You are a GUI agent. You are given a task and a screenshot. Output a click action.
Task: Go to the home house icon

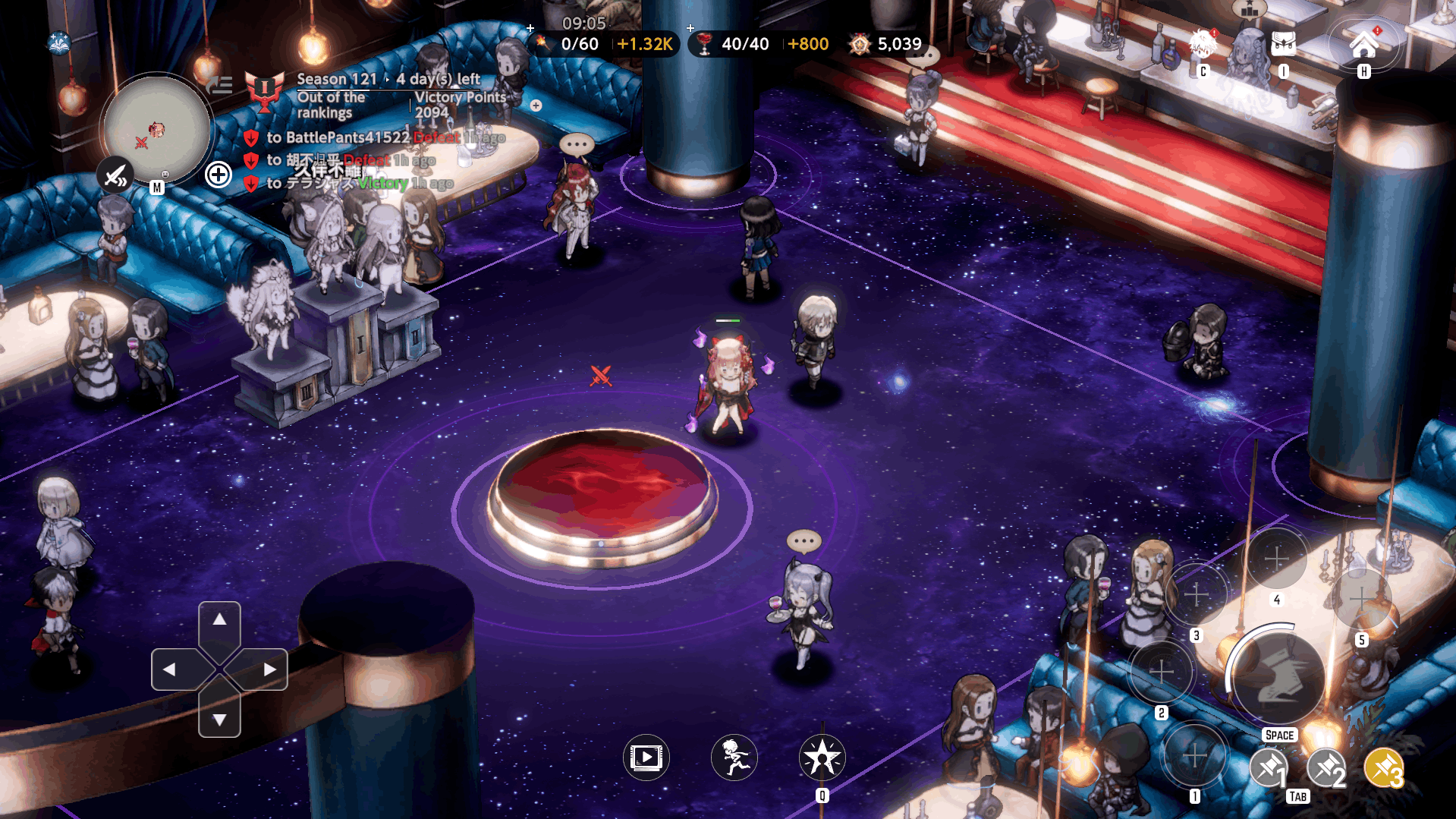[x=1363, y=45]
